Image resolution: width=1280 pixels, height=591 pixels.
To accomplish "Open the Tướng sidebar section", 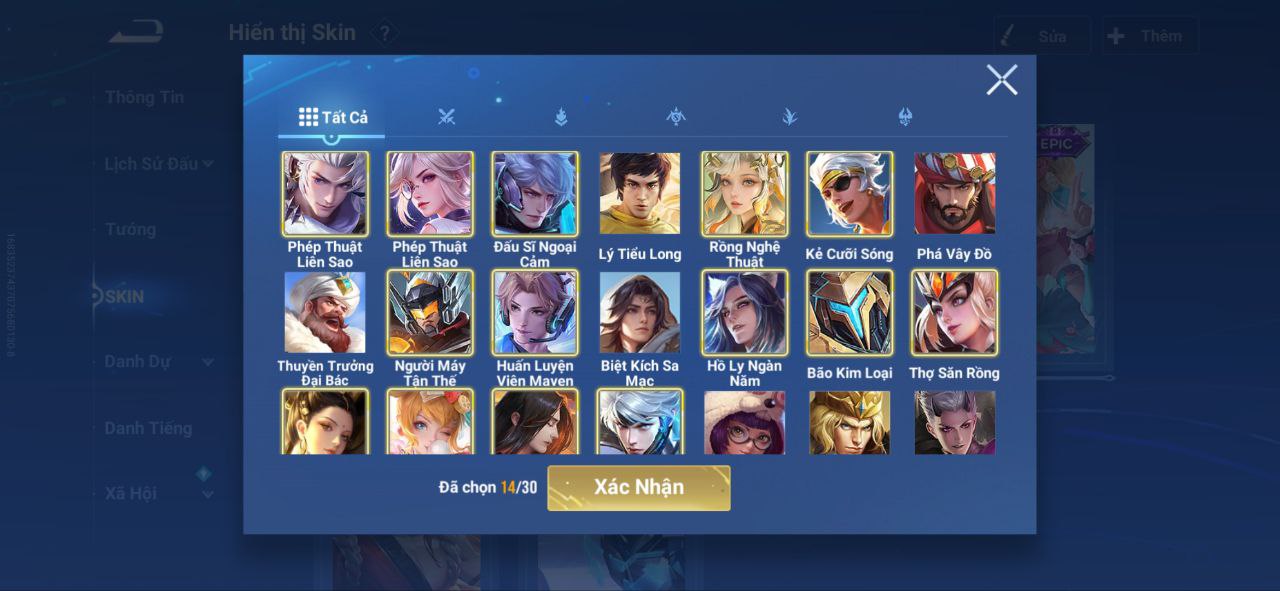I will click(x=130, y=229).
